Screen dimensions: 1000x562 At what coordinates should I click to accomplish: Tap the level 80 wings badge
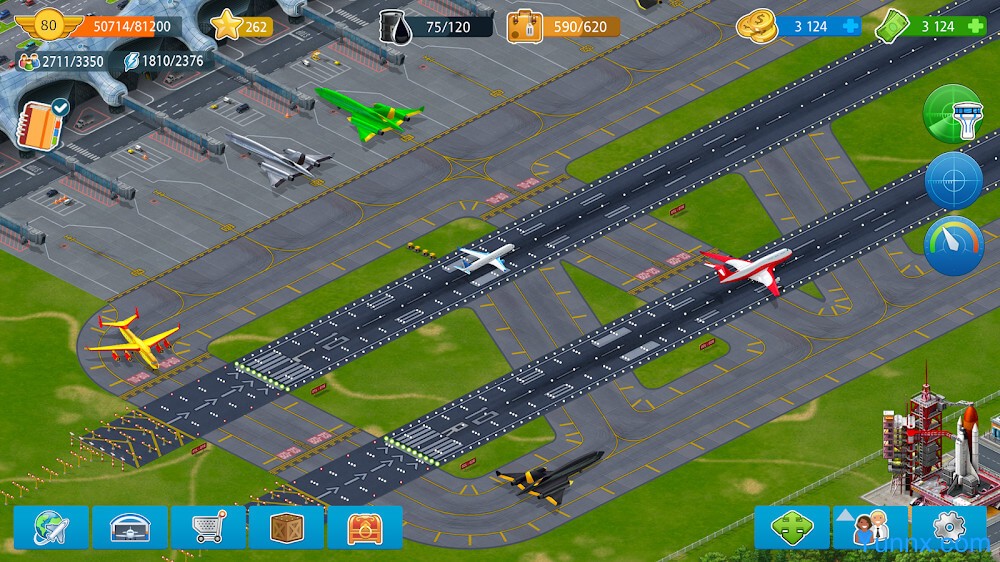click(49, 25)
